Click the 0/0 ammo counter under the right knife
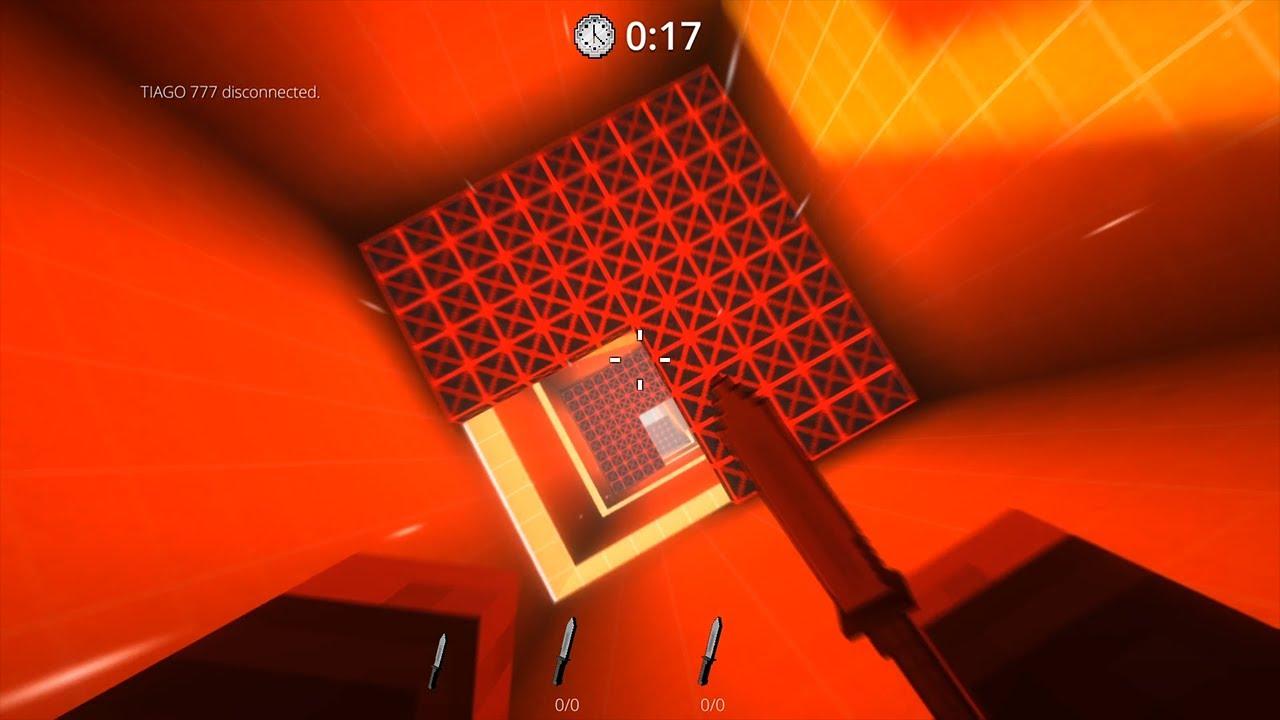The image size is (1280, 720). tap(711, 703)
